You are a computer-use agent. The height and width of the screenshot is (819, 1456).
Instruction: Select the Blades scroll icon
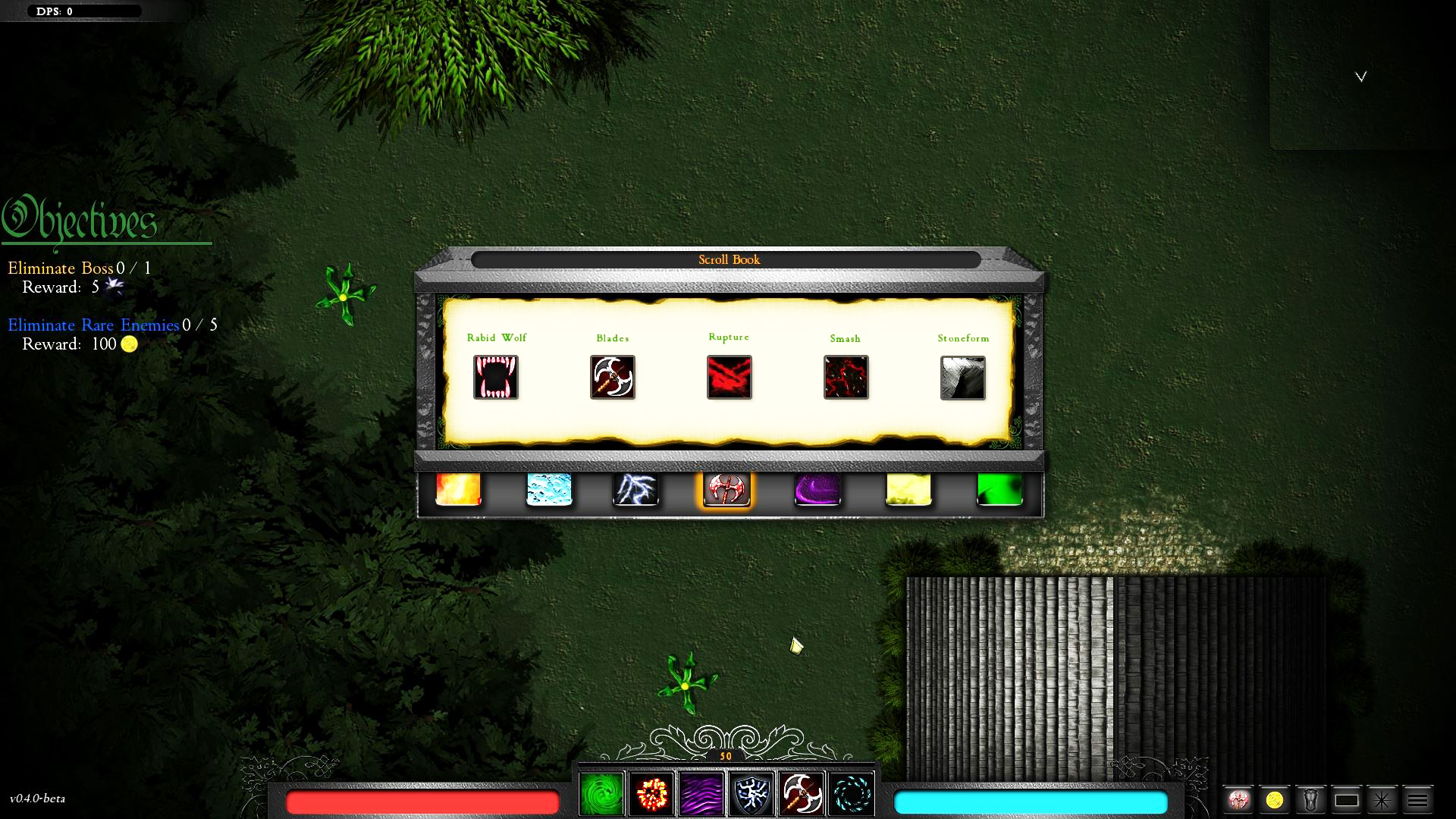pos(613,377)
